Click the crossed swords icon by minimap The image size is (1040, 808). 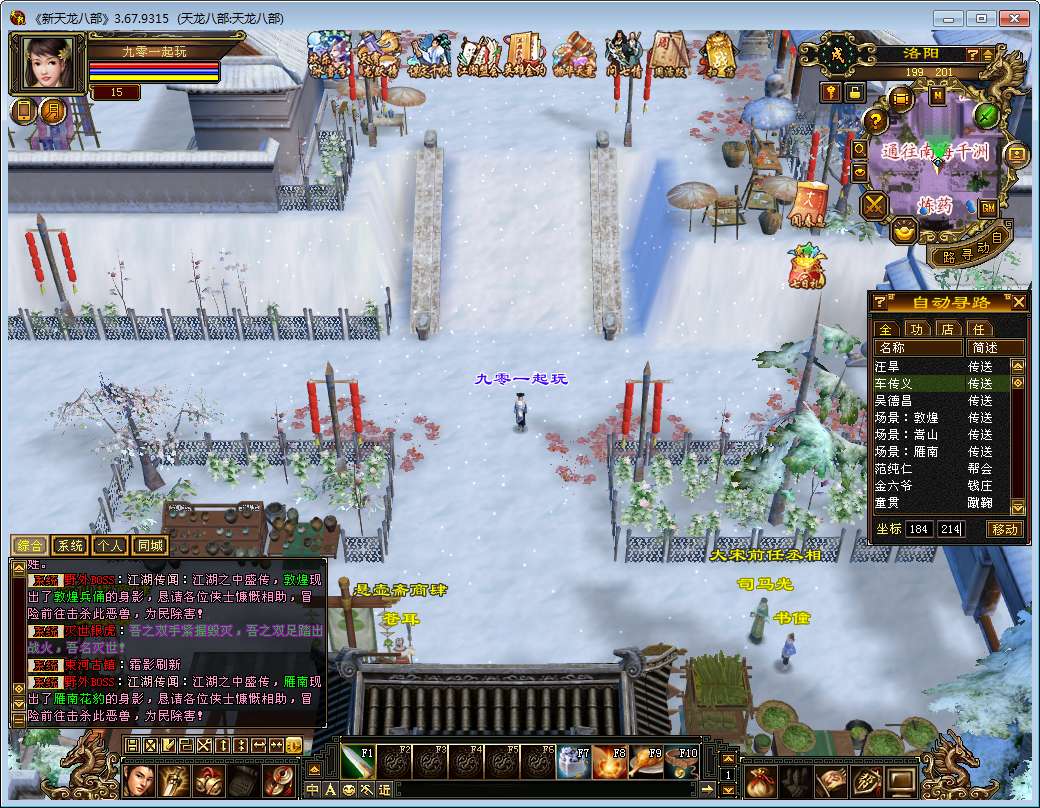[x=875, y=205]
